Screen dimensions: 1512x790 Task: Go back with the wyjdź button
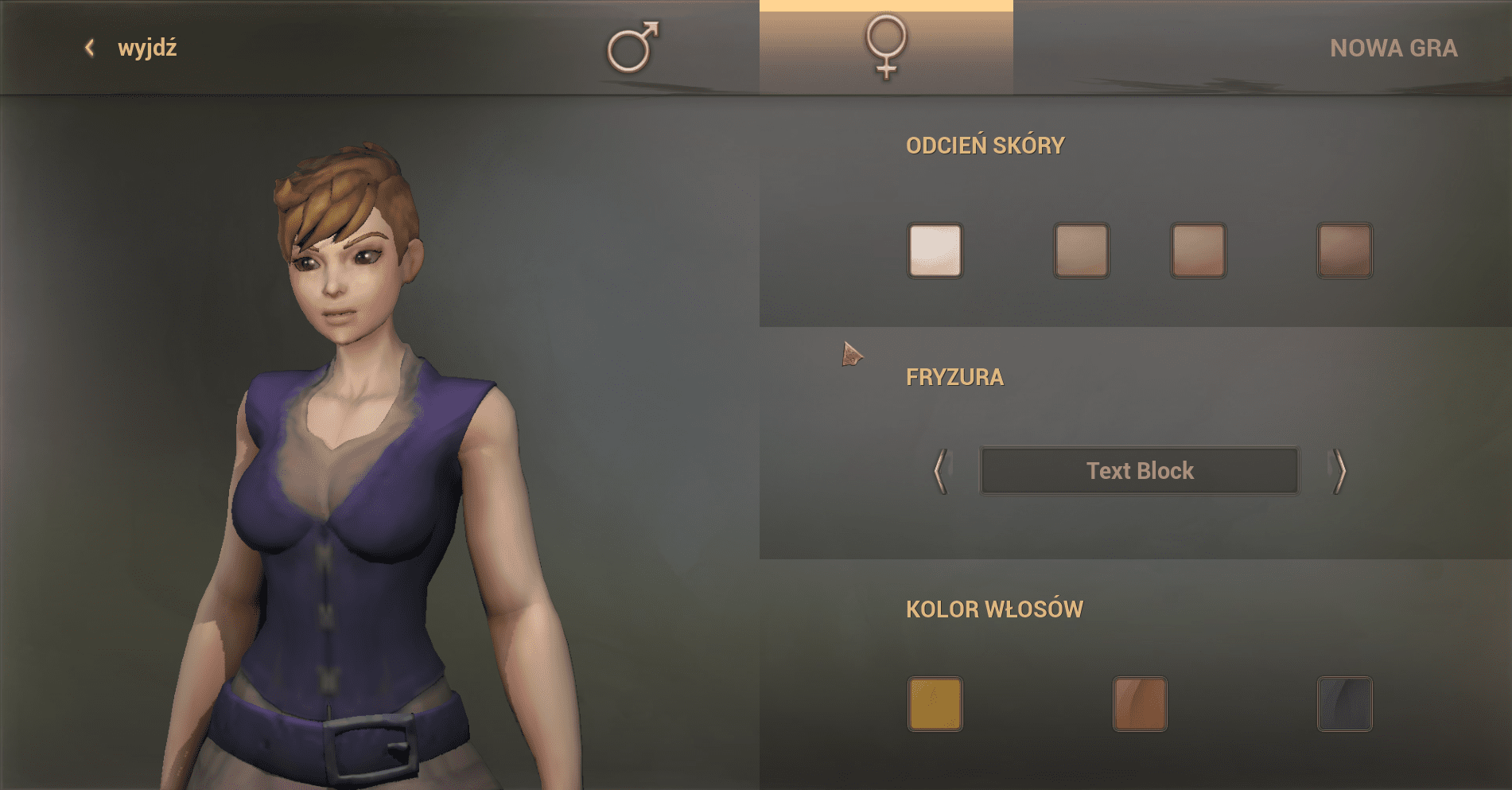coord(132,48)
